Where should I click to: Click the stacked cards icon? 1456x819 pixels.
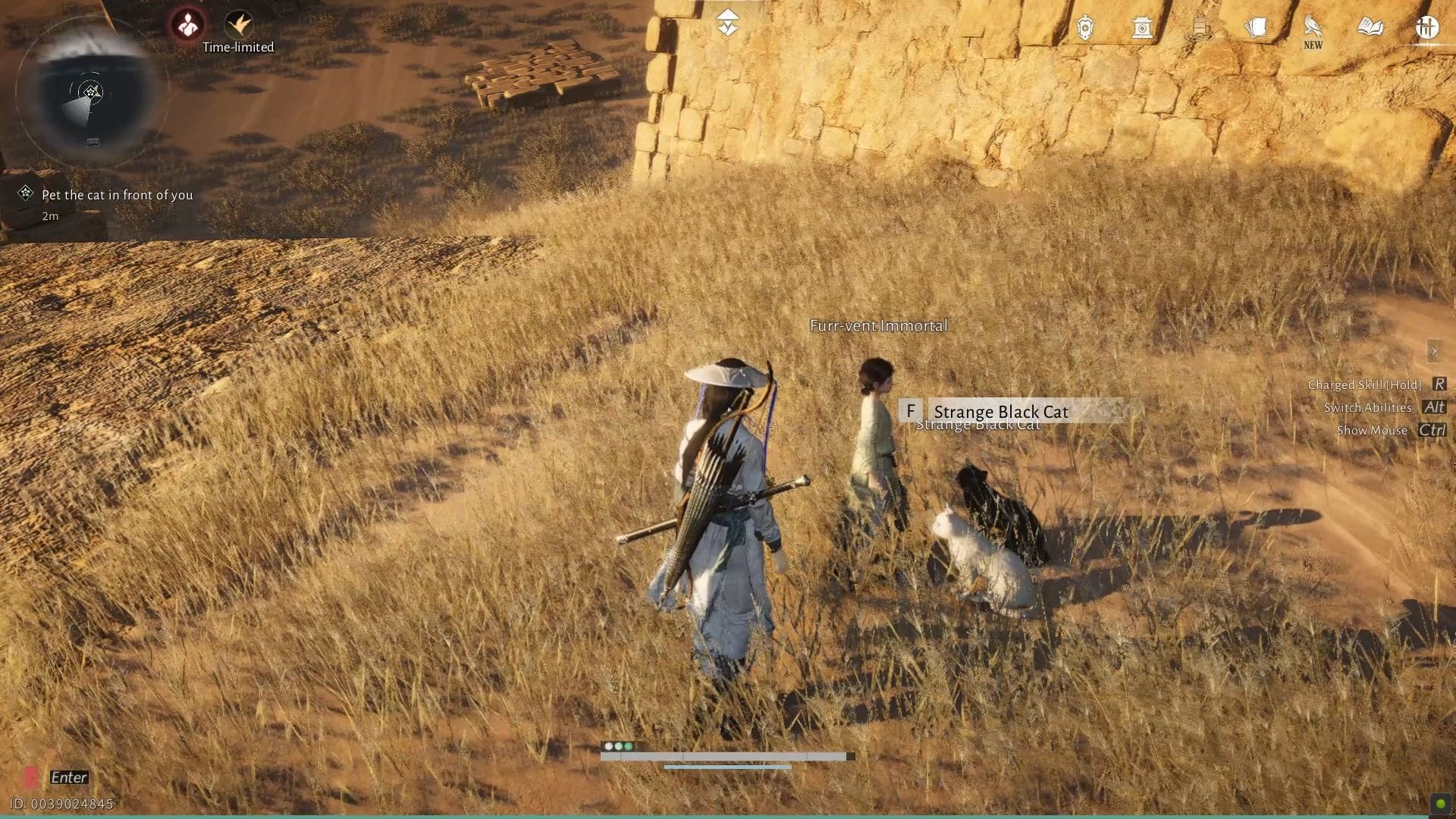[x=1257, y=27]
